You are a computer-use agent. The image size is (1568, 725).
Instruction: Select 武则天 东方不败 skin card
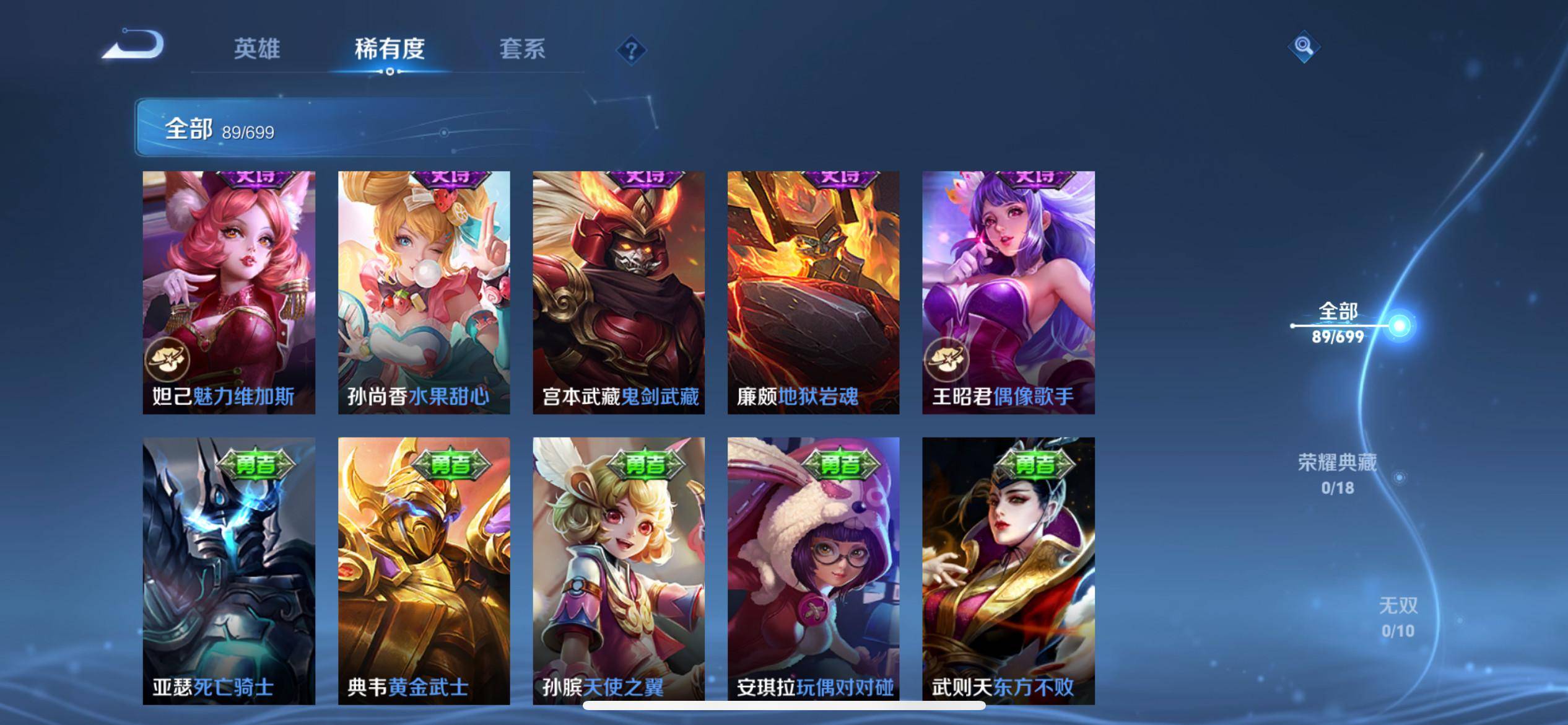[1008, 570]
